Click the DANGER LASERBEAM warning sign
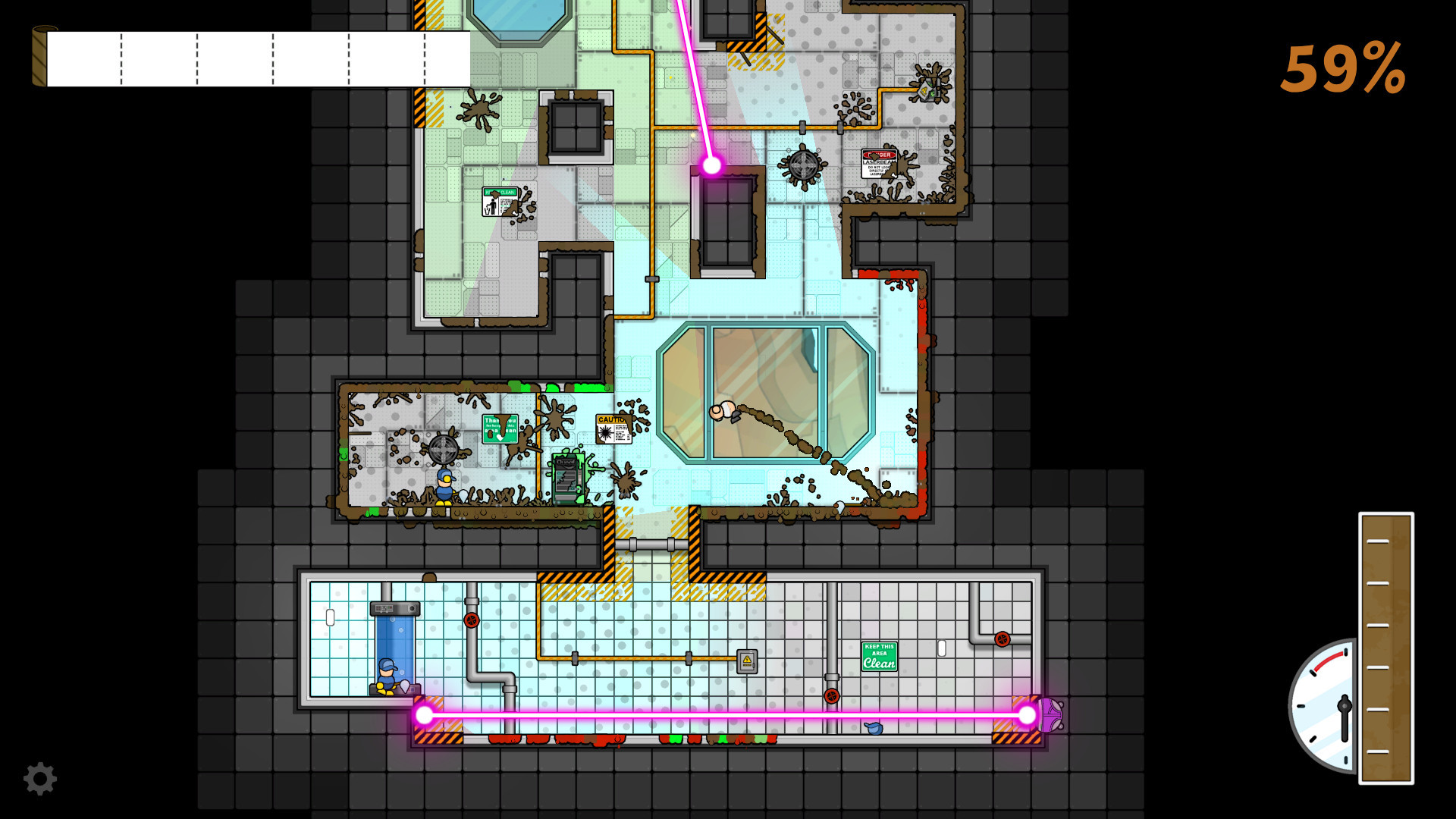This screenshot has width=1456, height=819. tap(879, 163)
